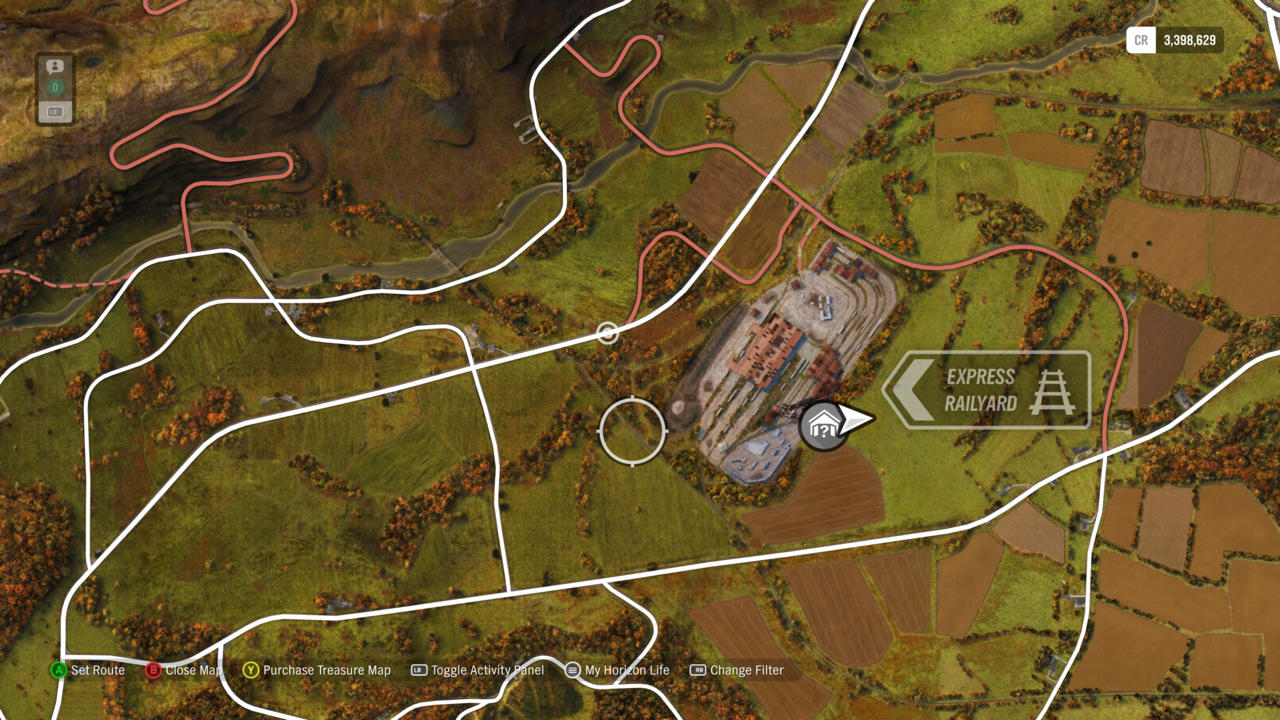Select the small circular marker on the road
1280x720 pixels.
607,333
